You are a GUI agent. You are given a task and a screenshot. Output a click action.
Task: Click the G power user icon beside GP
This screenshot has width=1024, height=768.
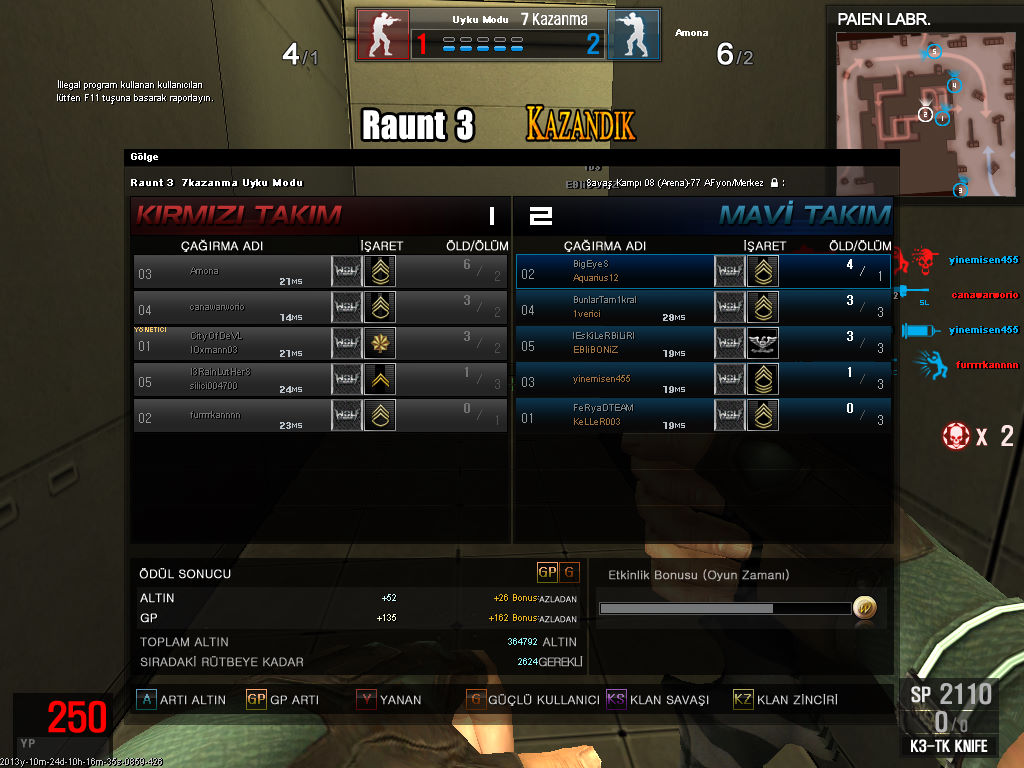click(x=570, y=572)
